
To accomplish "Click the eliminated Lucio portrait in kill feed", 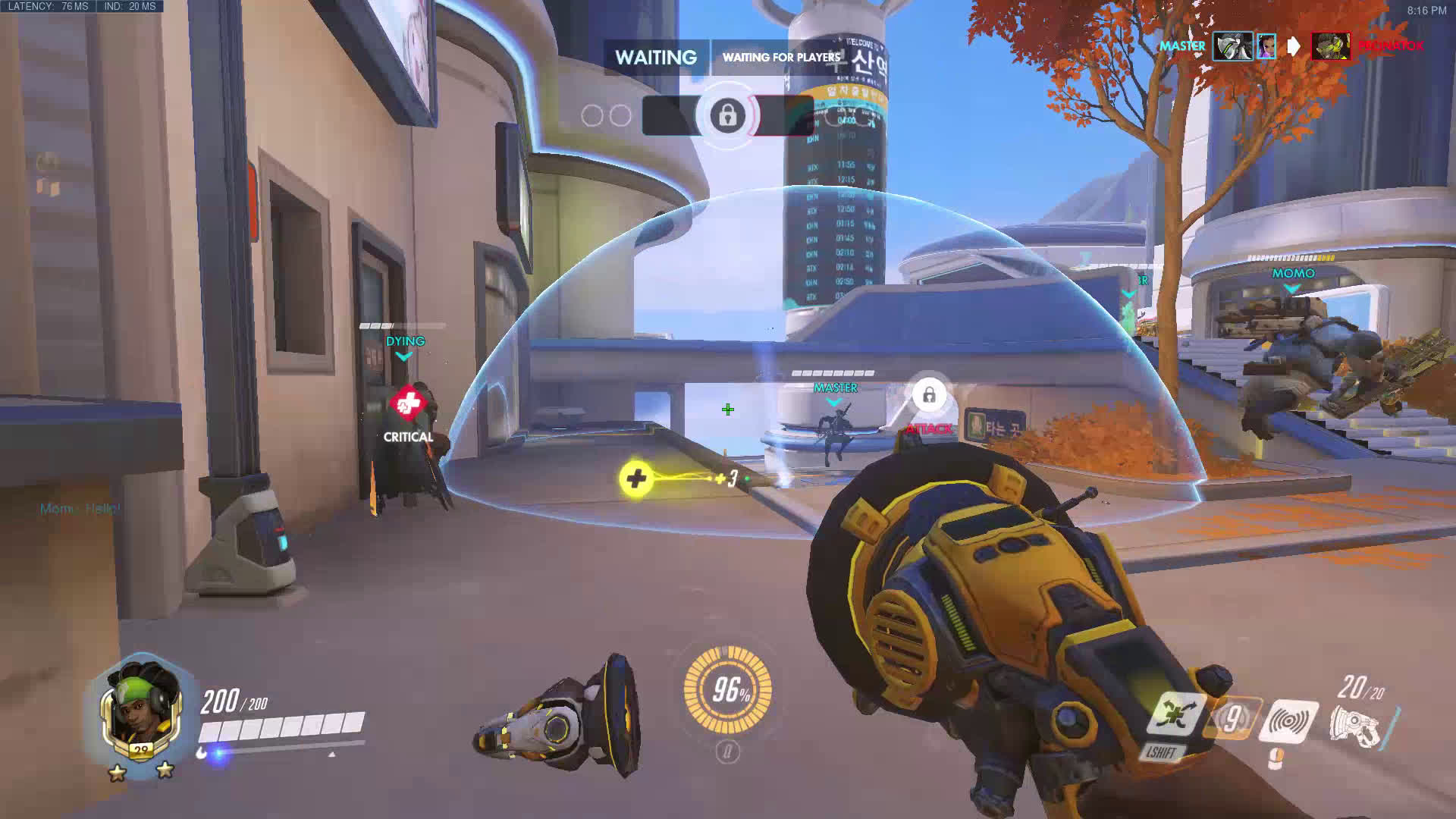I will point(1330,46).
